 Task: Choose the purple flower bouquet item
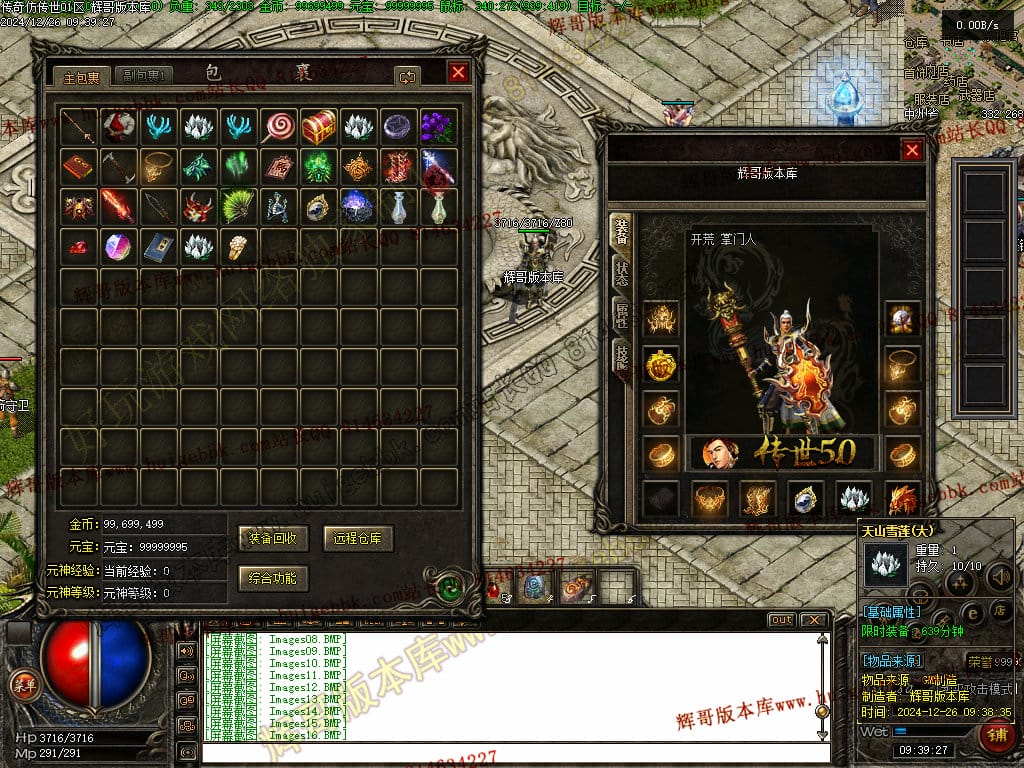click(437, 127)
